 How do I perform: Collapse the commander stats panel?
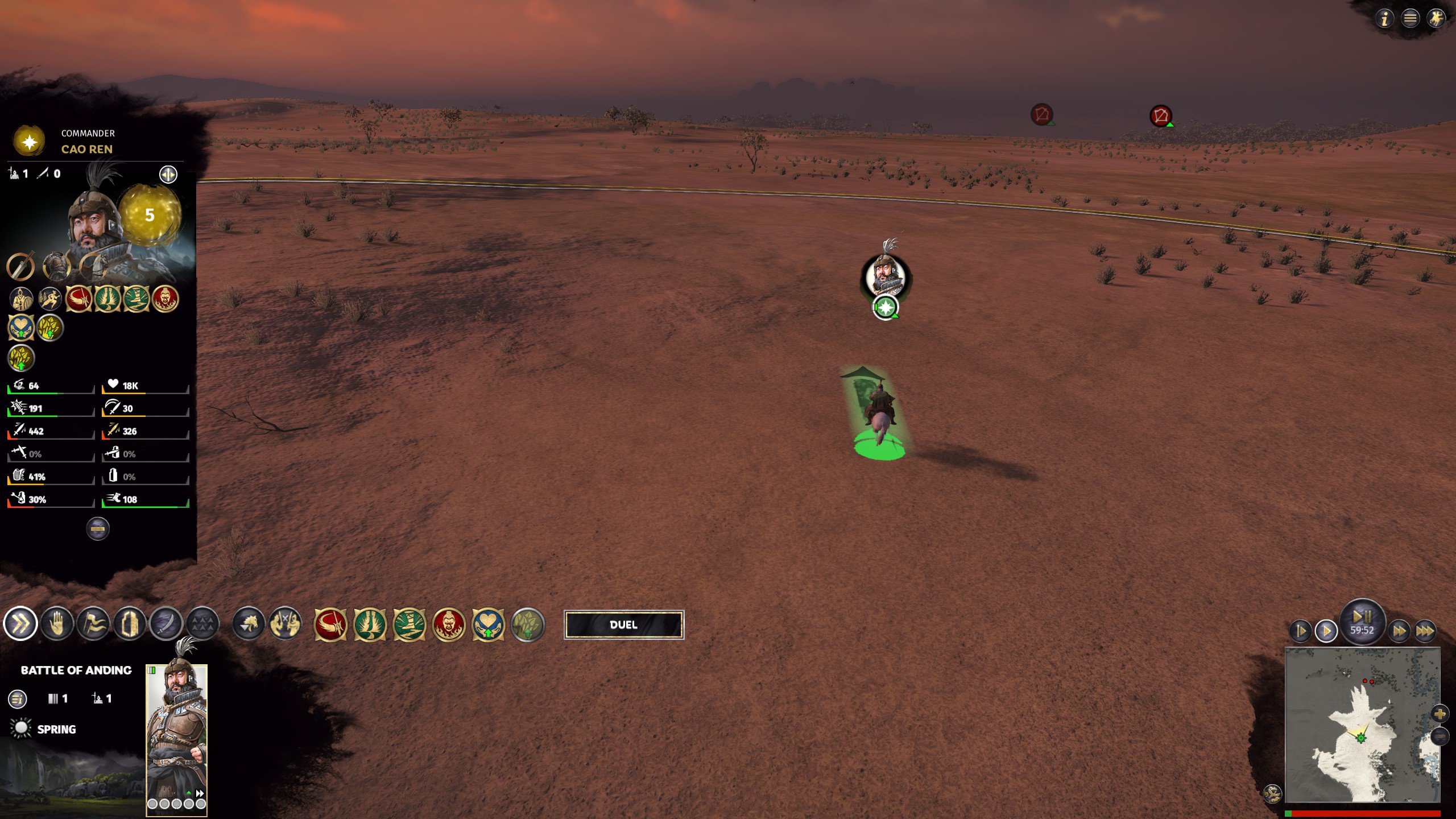[x=97, y=529]
